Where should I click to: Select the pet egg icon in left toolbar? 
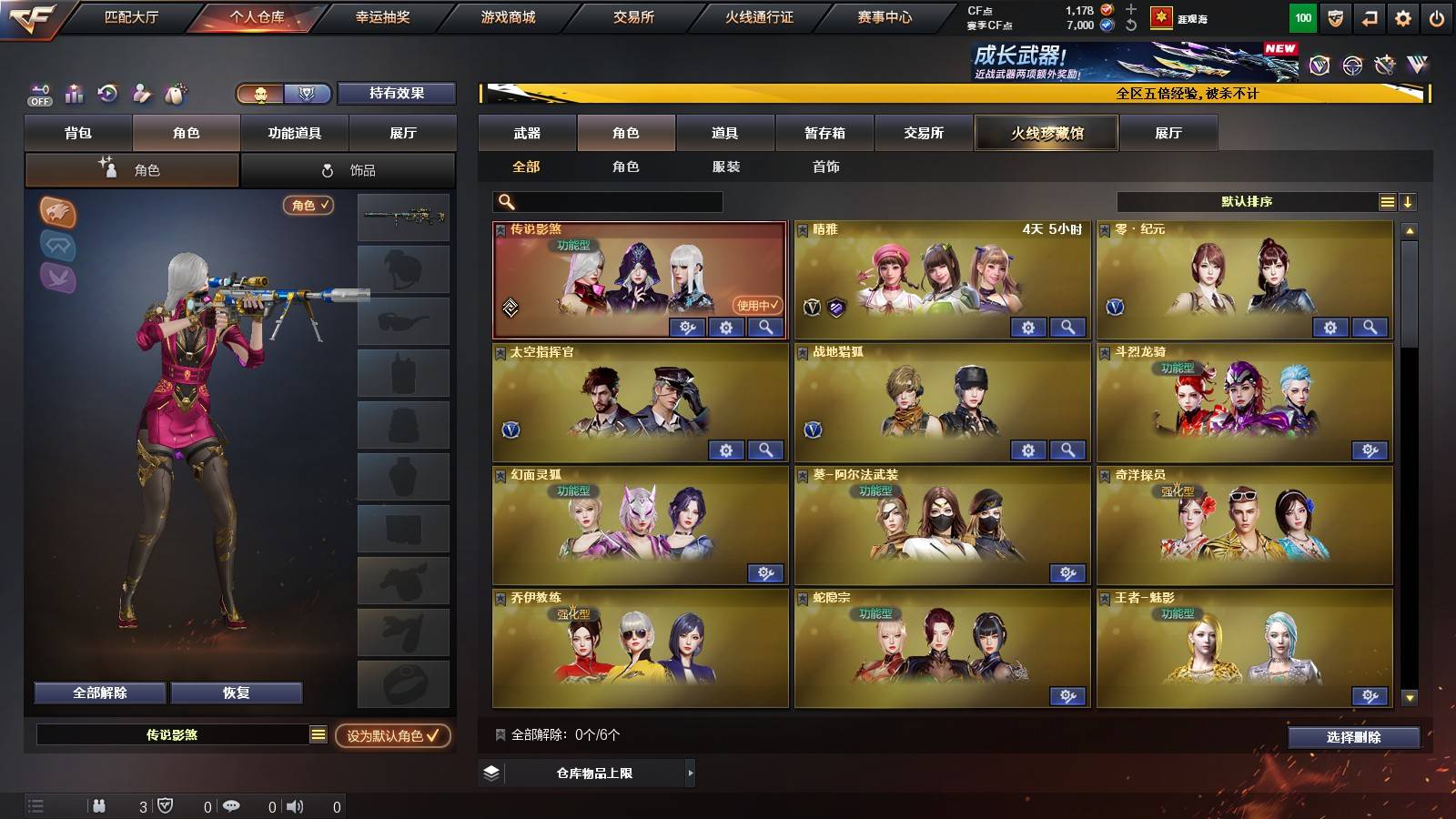tap(173, 94)
